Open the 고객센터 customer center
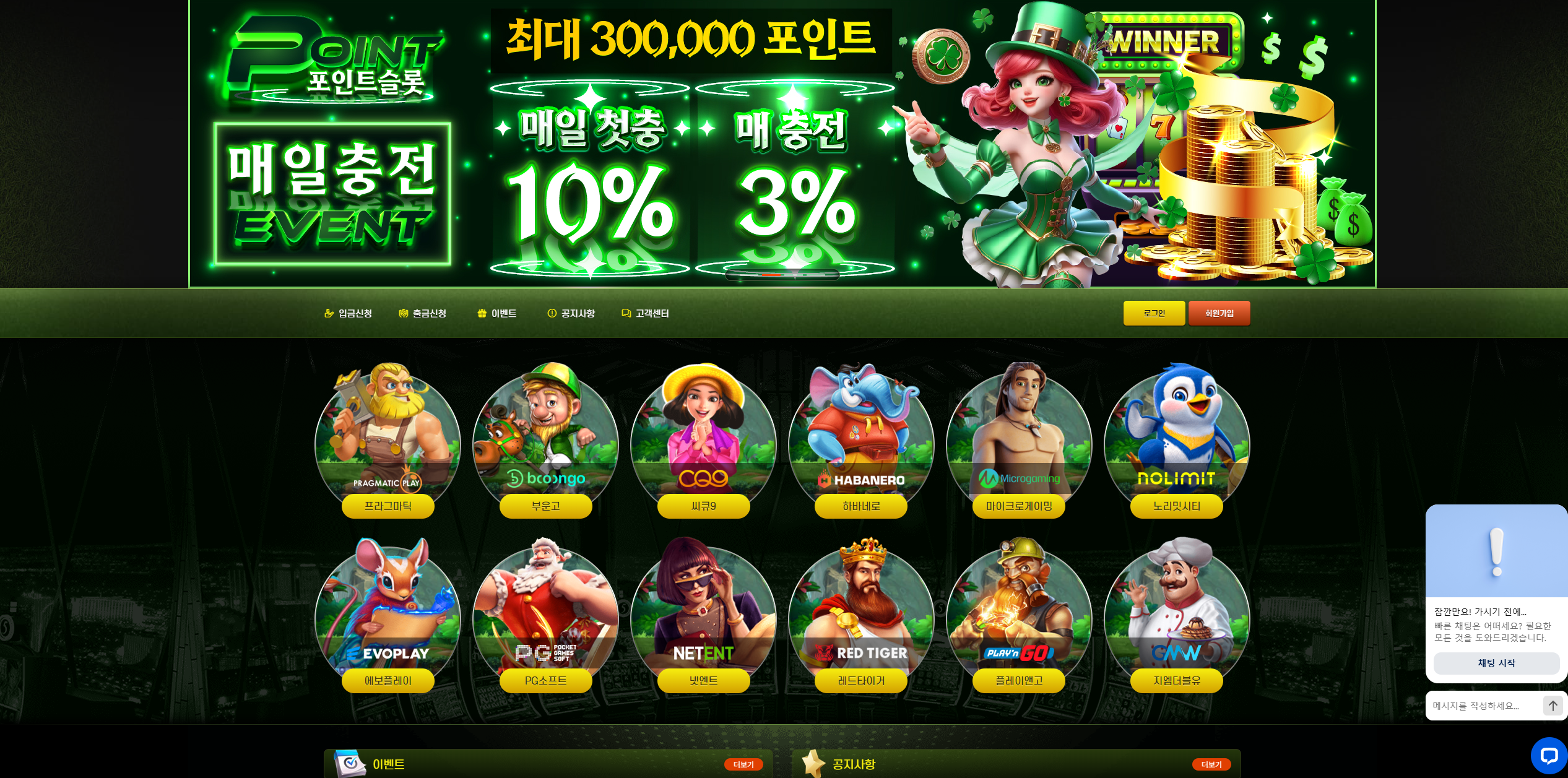Image resolution: width=1568 pixels, height=778 pixels. tap(646, 314)
